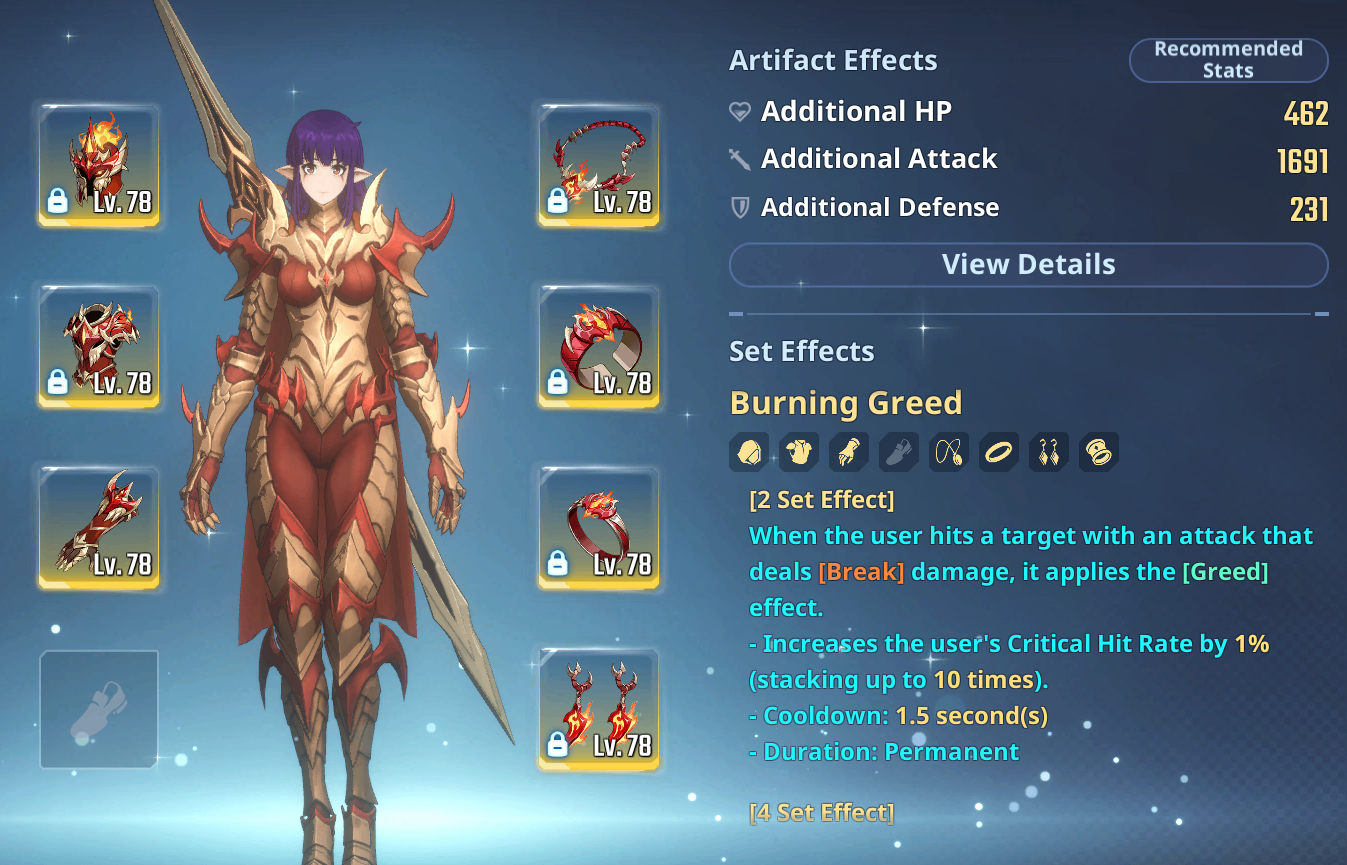
Task: Choose the red gauntlets artifact slot
Action: point(99,527)
